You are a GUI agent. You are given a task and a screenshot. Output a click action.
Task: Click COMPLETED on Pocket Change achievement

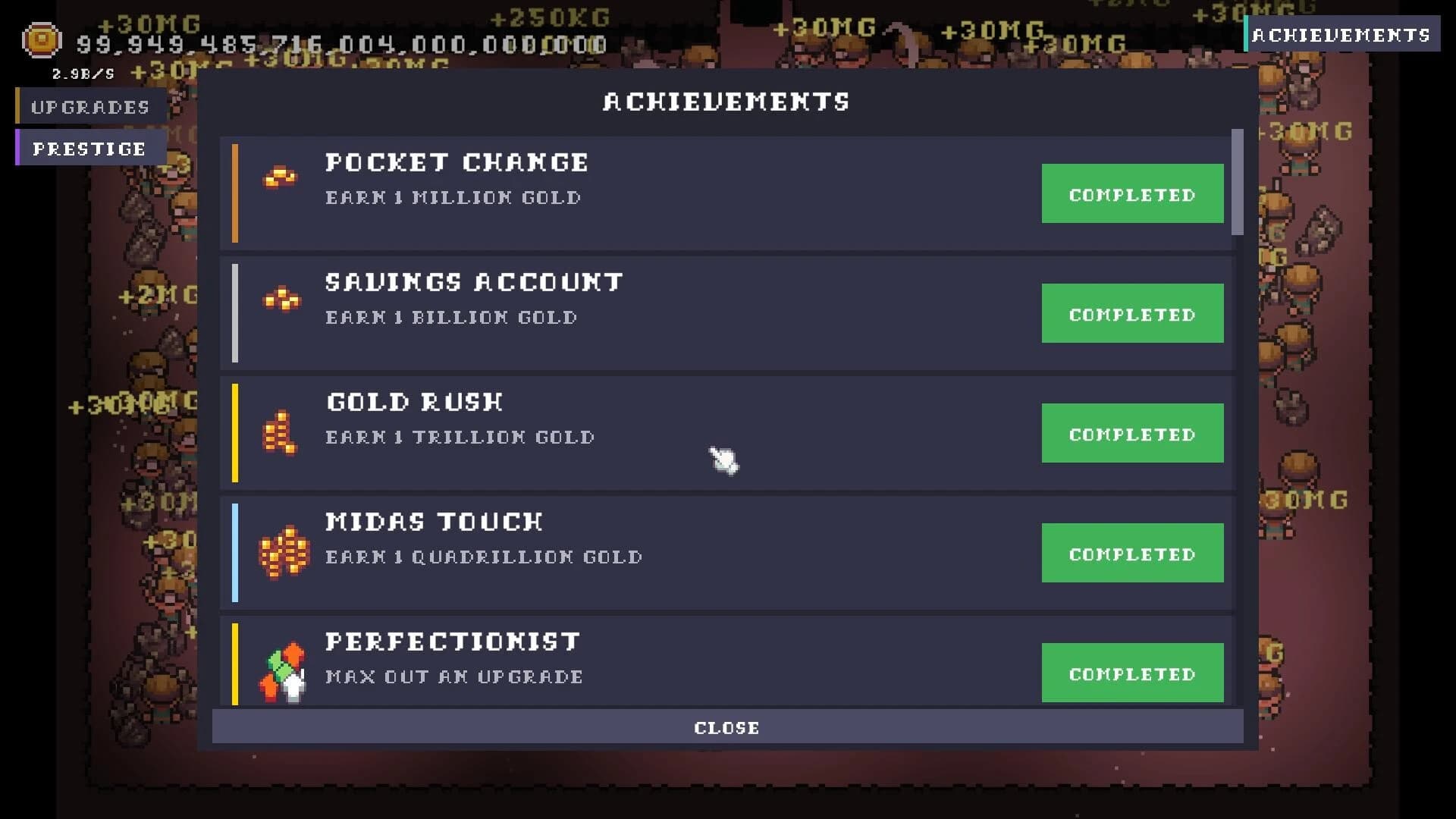(x=1132, y=194)
